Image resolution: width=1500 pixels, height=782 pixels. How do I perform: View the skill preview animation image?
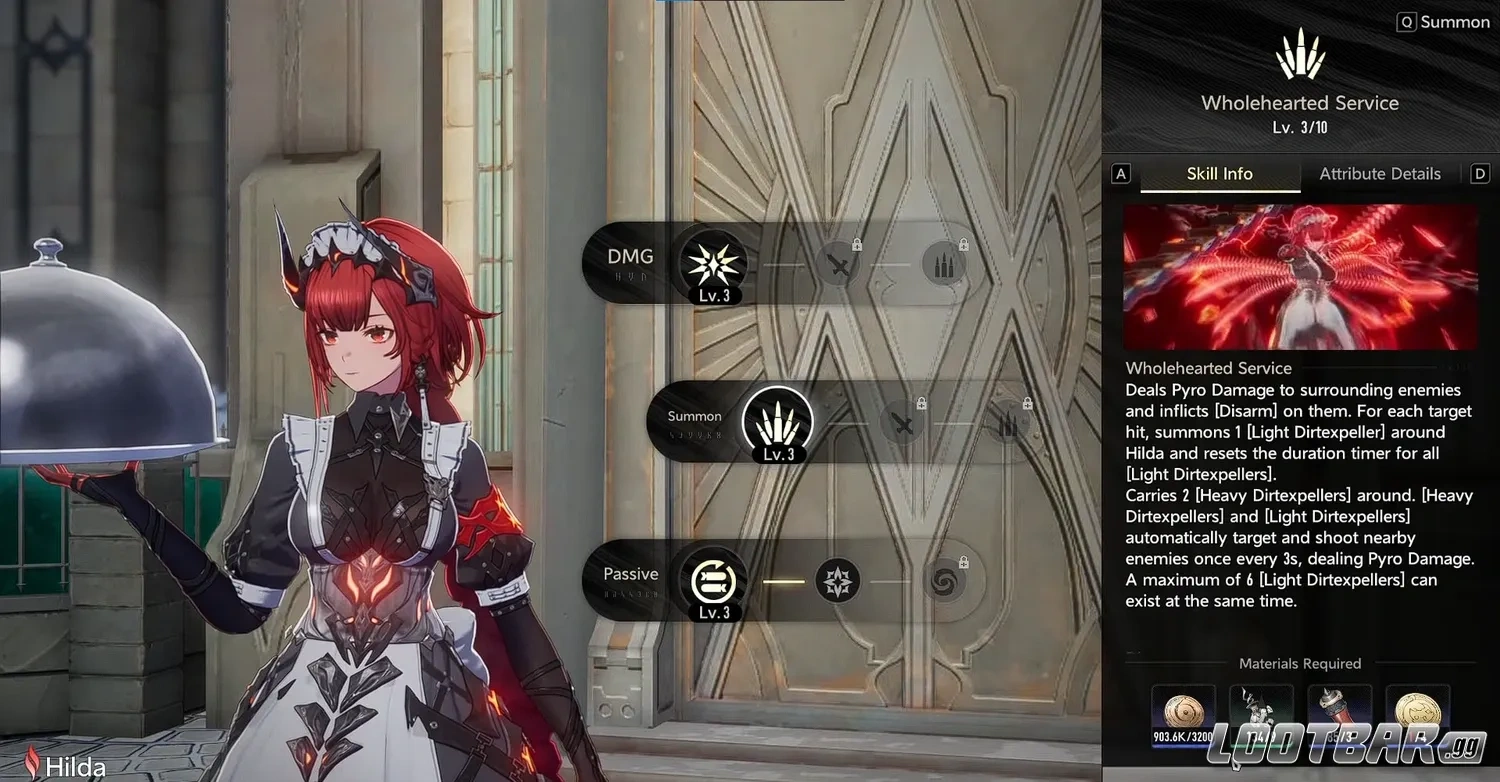[1299, 277]
